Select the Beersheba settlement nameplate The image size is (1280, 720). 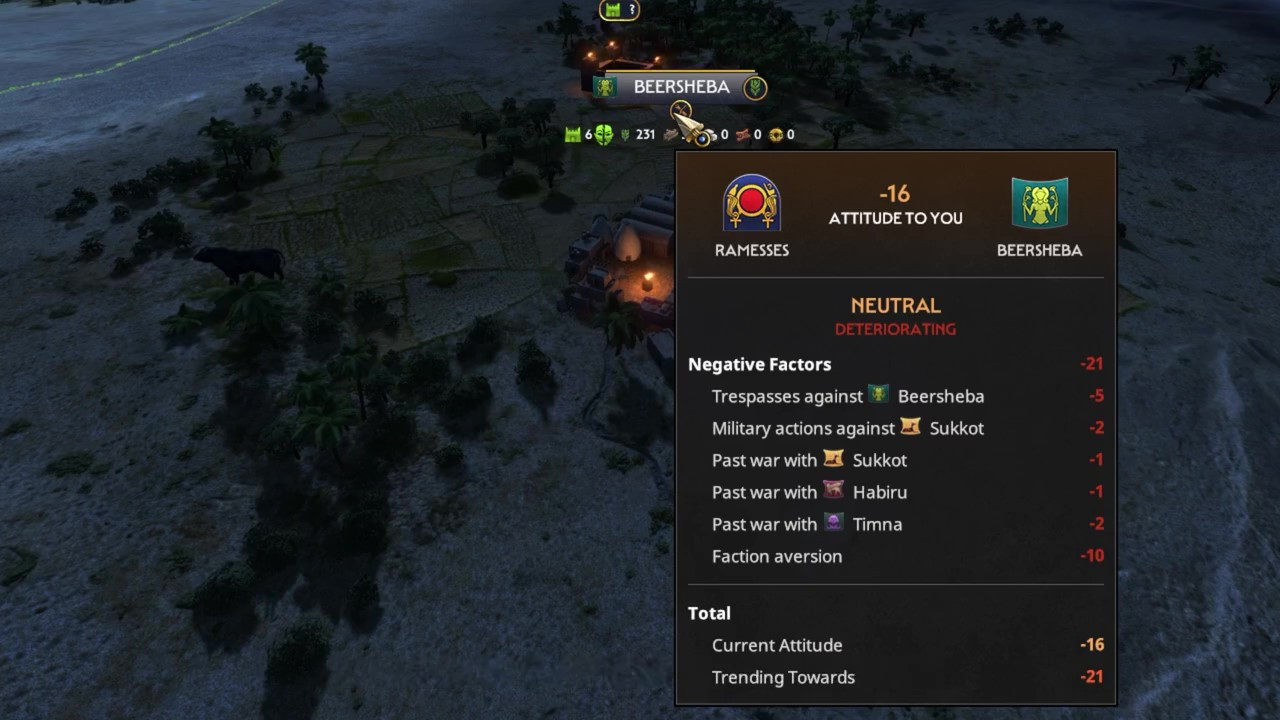point(681,87)
